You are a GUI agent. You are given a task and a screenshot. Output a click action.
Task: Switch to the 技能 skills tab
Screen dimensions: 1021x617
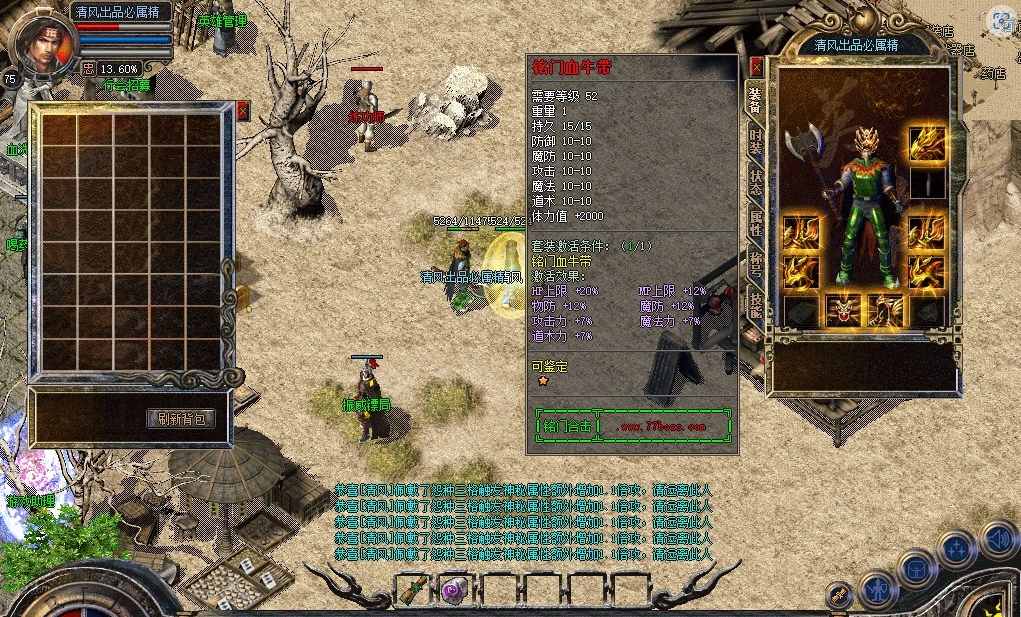[x=756, y=304]
